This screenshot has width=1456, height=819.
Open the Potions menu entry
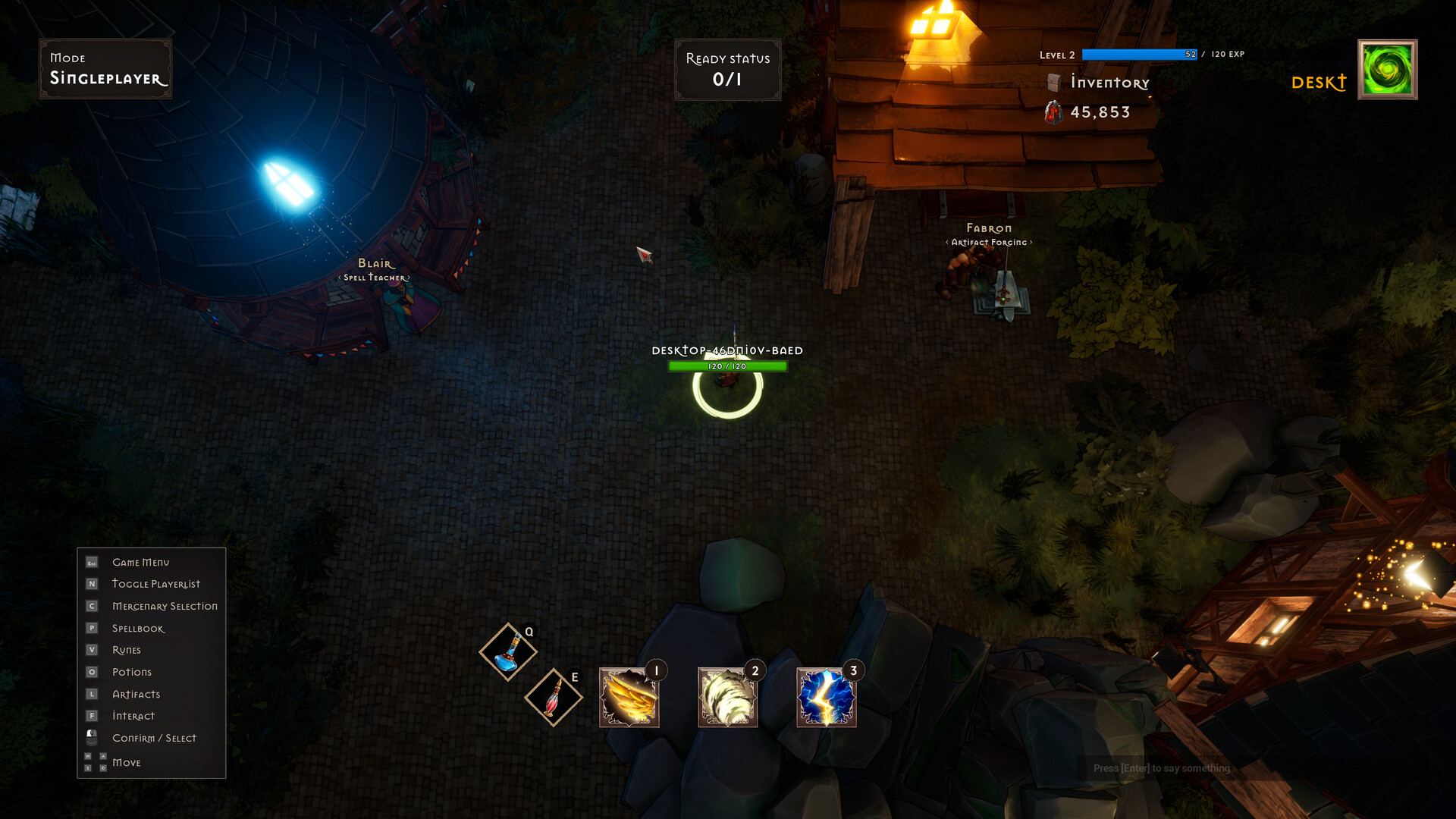[131, 672]
